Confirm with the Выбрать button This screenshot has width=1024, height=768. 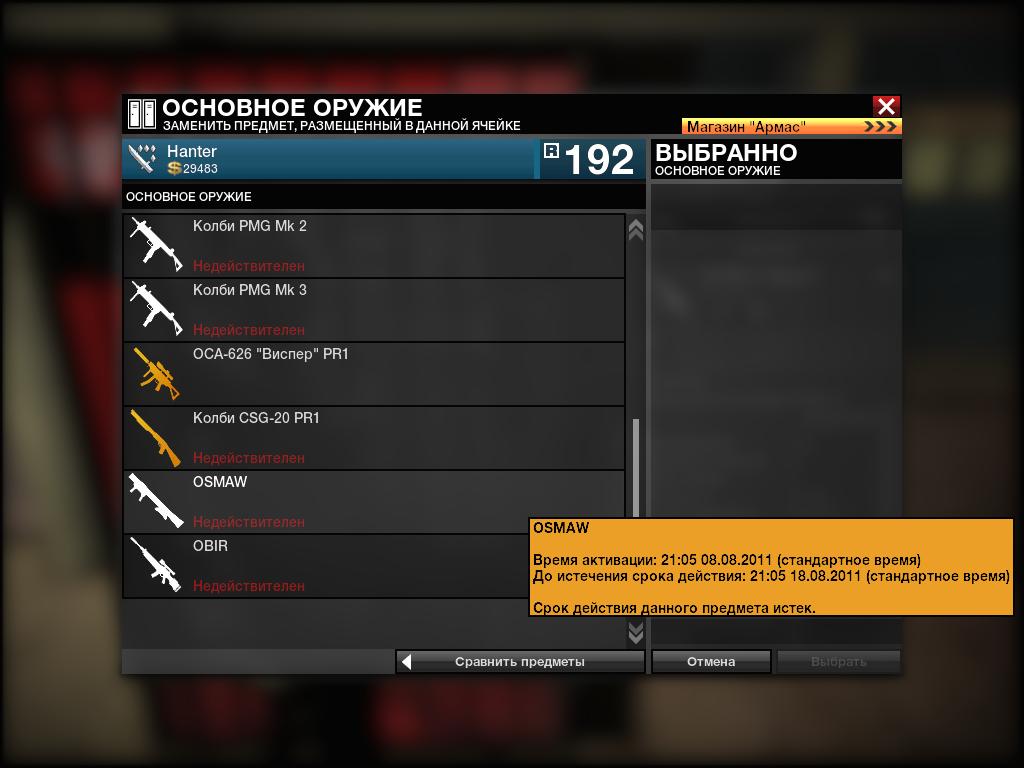pyautogui.click(x=838, y=661)
